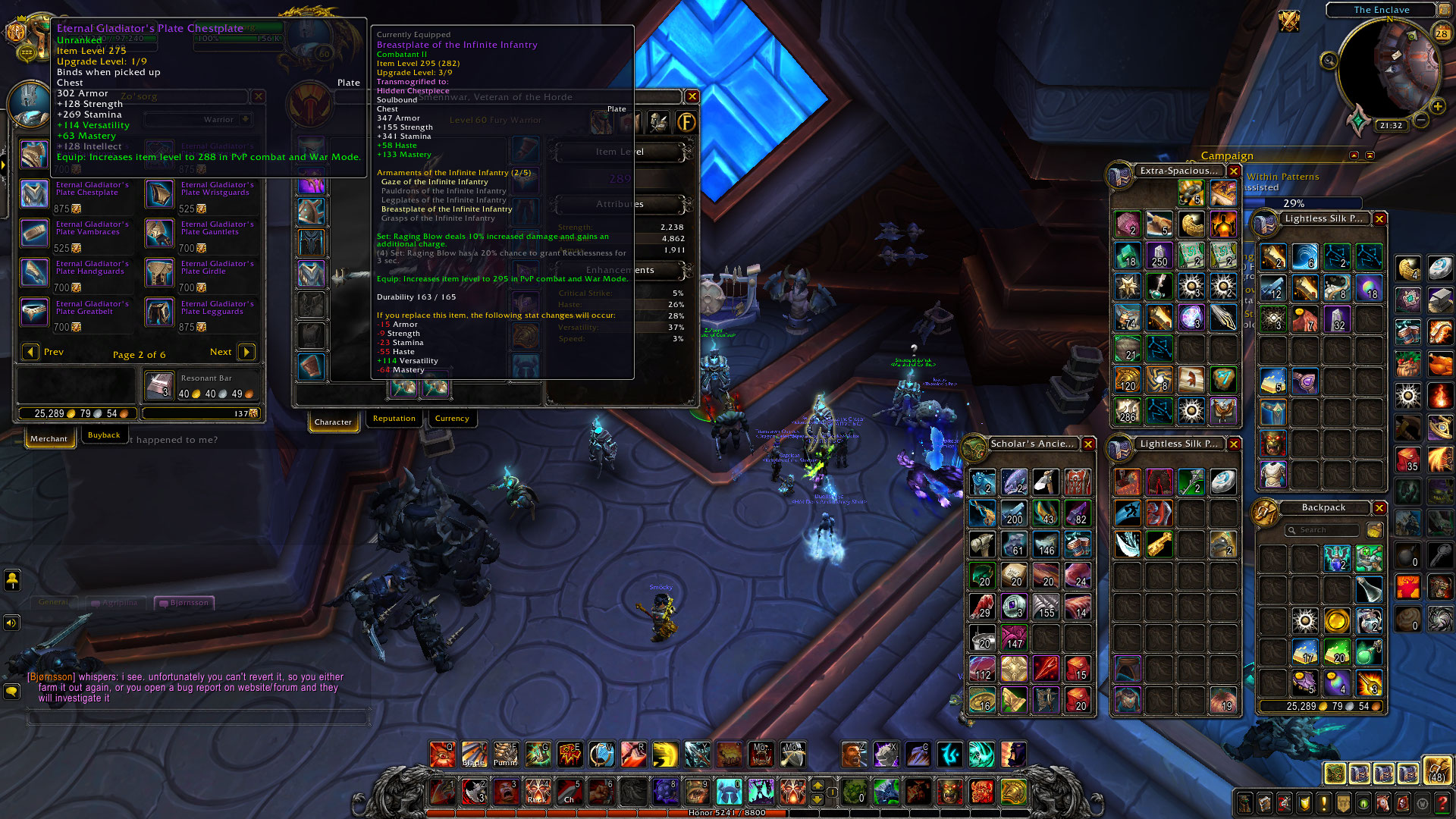Switch to the General chat tab
Viewport: 1456px width, 819px height.
tap(53, 602)
